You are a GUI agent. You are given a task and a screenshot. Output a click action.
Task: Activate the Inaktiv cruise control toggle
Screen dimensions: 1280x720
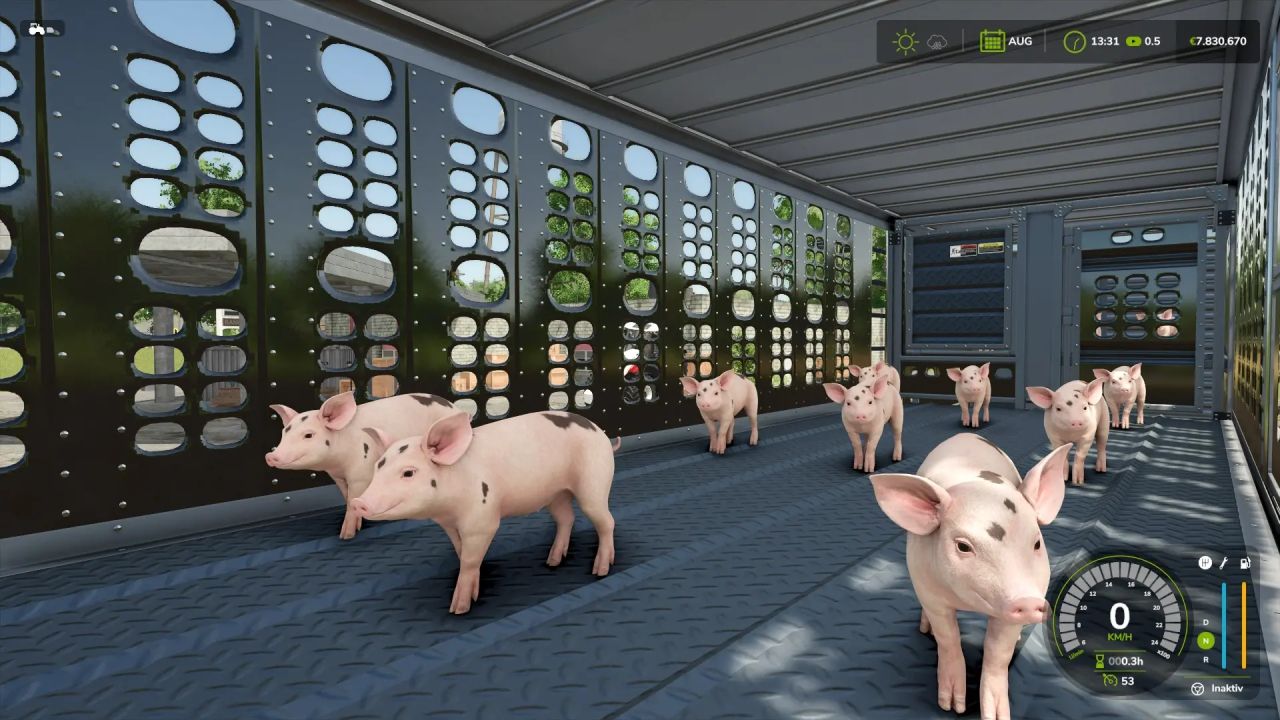[1226, 688]
